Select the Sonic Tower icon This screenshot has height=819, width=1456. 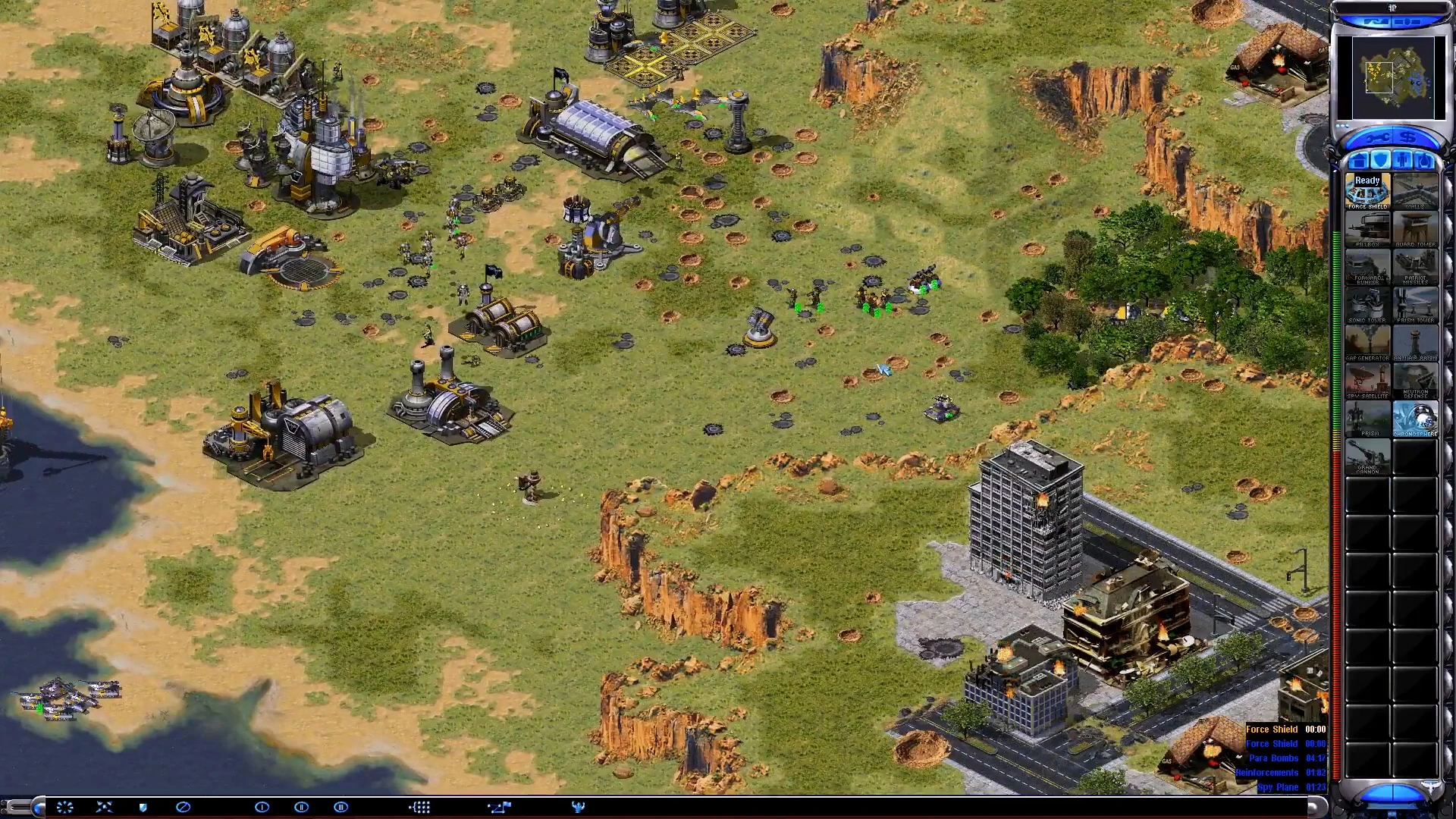(1367, 305)
